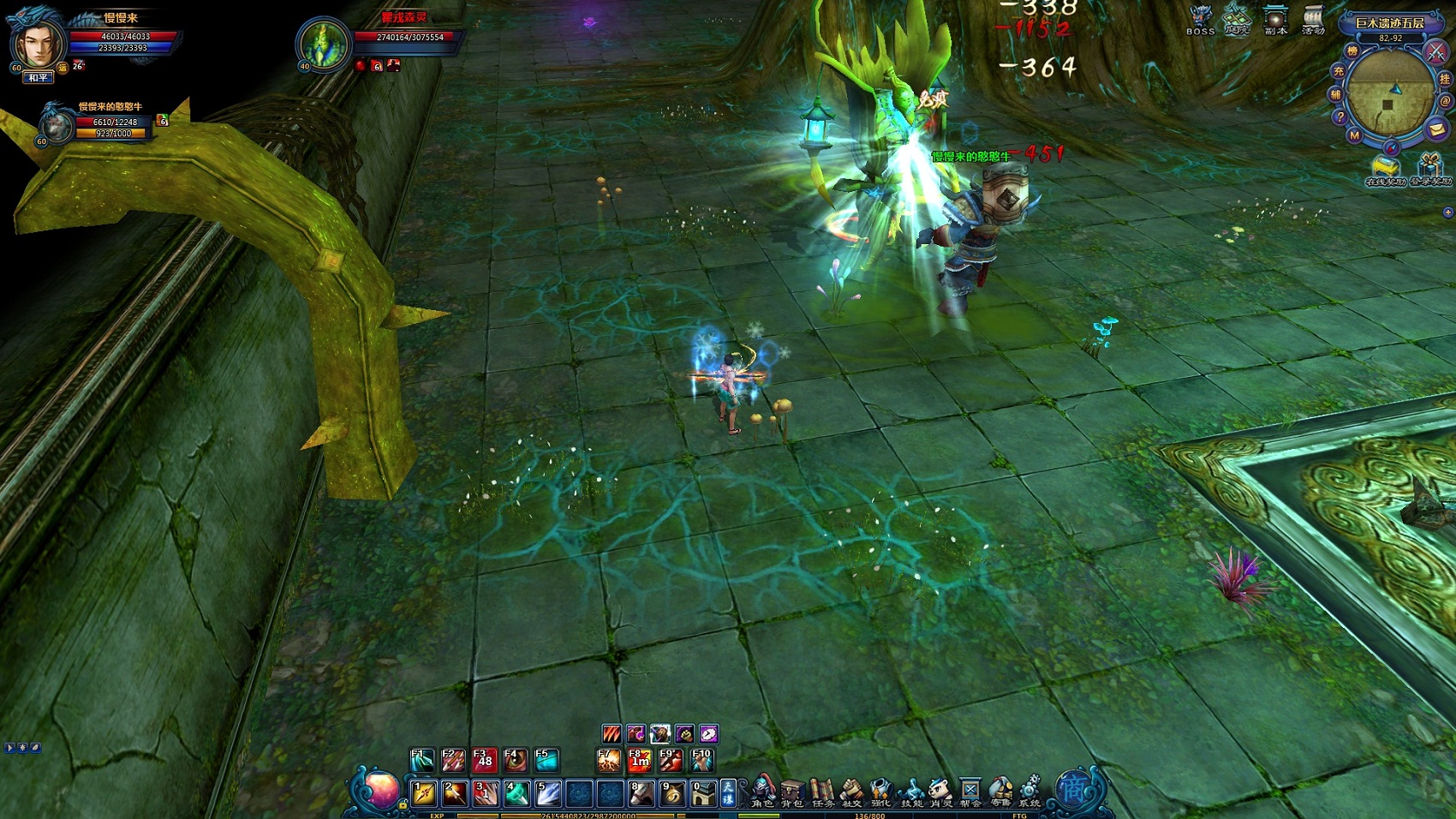The image size is (1456, 819).
Task: Click the circular minimap
Action: (x=1389, y=93)
